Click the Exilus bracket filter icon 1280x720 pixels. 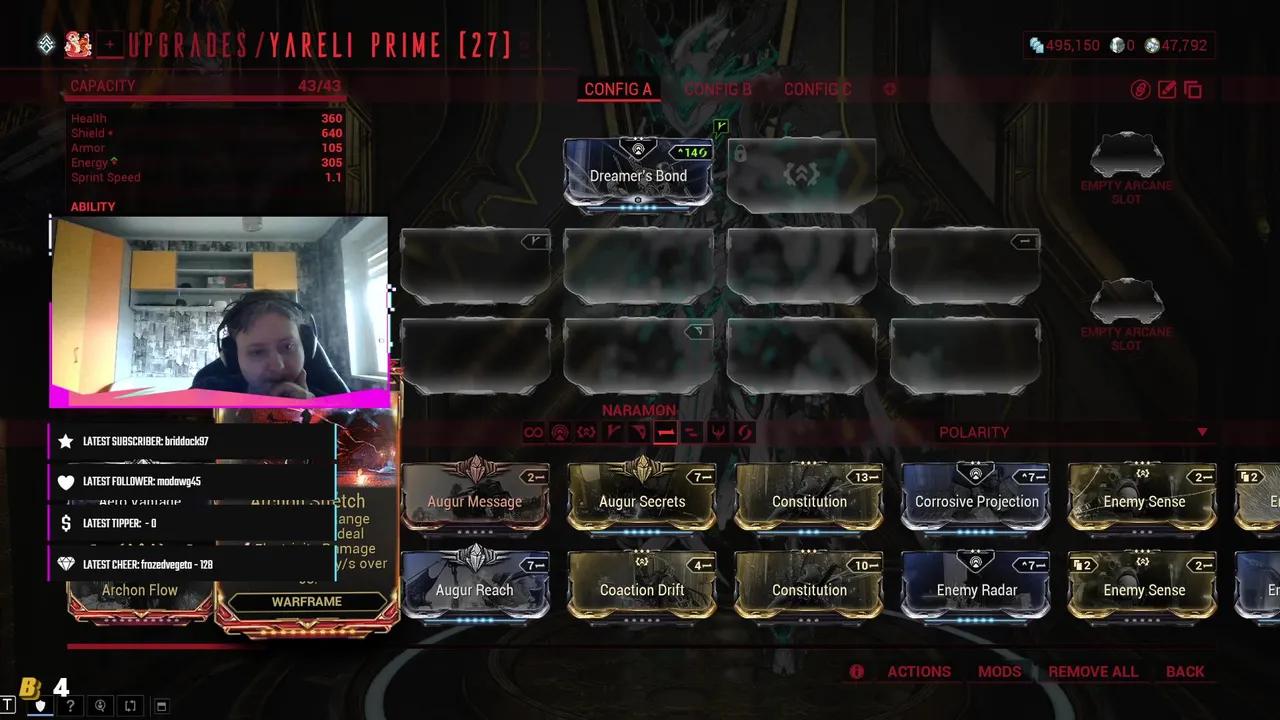[x=588, y=431]
